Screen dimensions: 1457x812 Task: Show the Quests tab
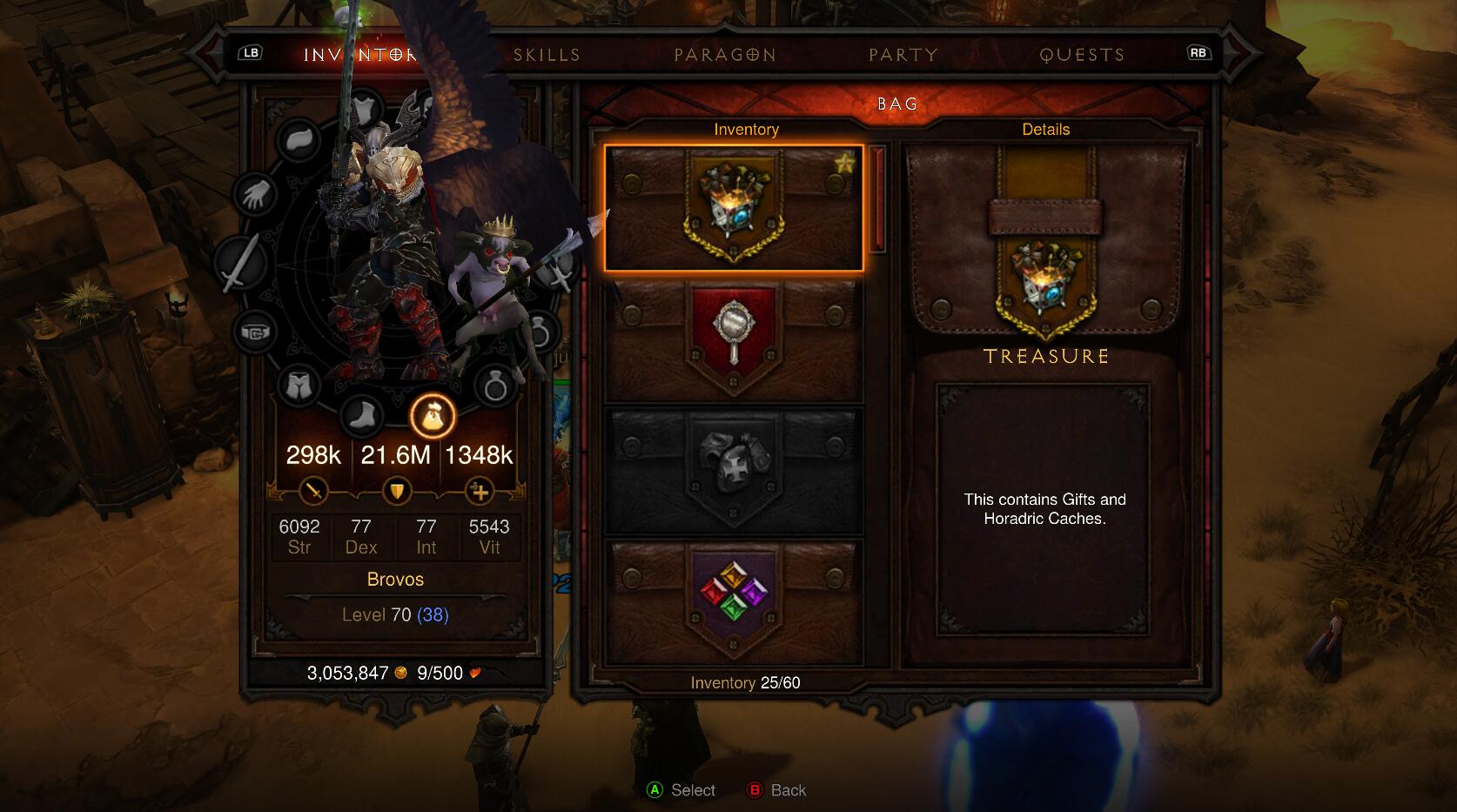pos(1082,55)
